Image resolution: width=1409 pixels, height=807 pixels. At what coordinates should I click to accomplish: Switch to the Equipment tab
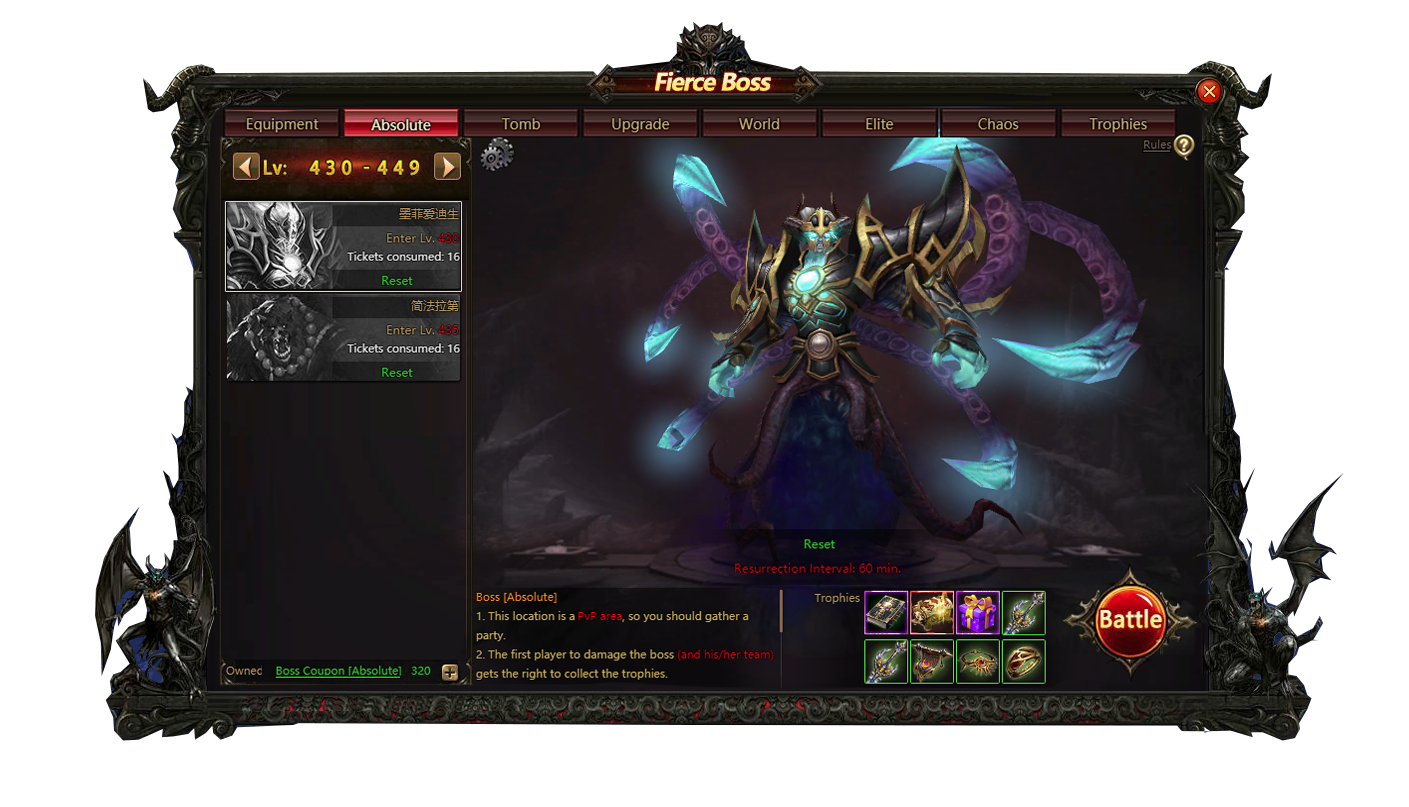pyautogui.click(x=282, y=124)
